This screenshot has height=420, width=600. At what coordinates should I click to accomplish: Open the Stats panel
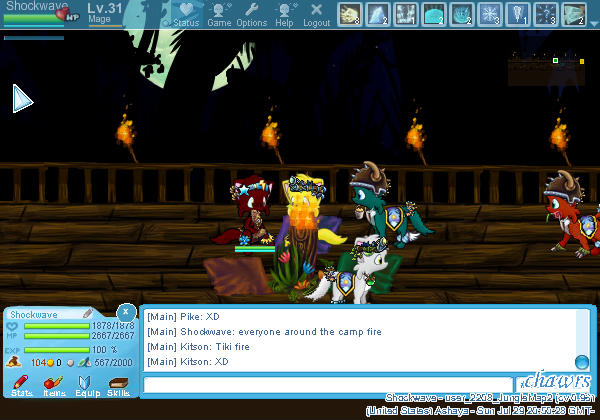[x=22, y=385]
